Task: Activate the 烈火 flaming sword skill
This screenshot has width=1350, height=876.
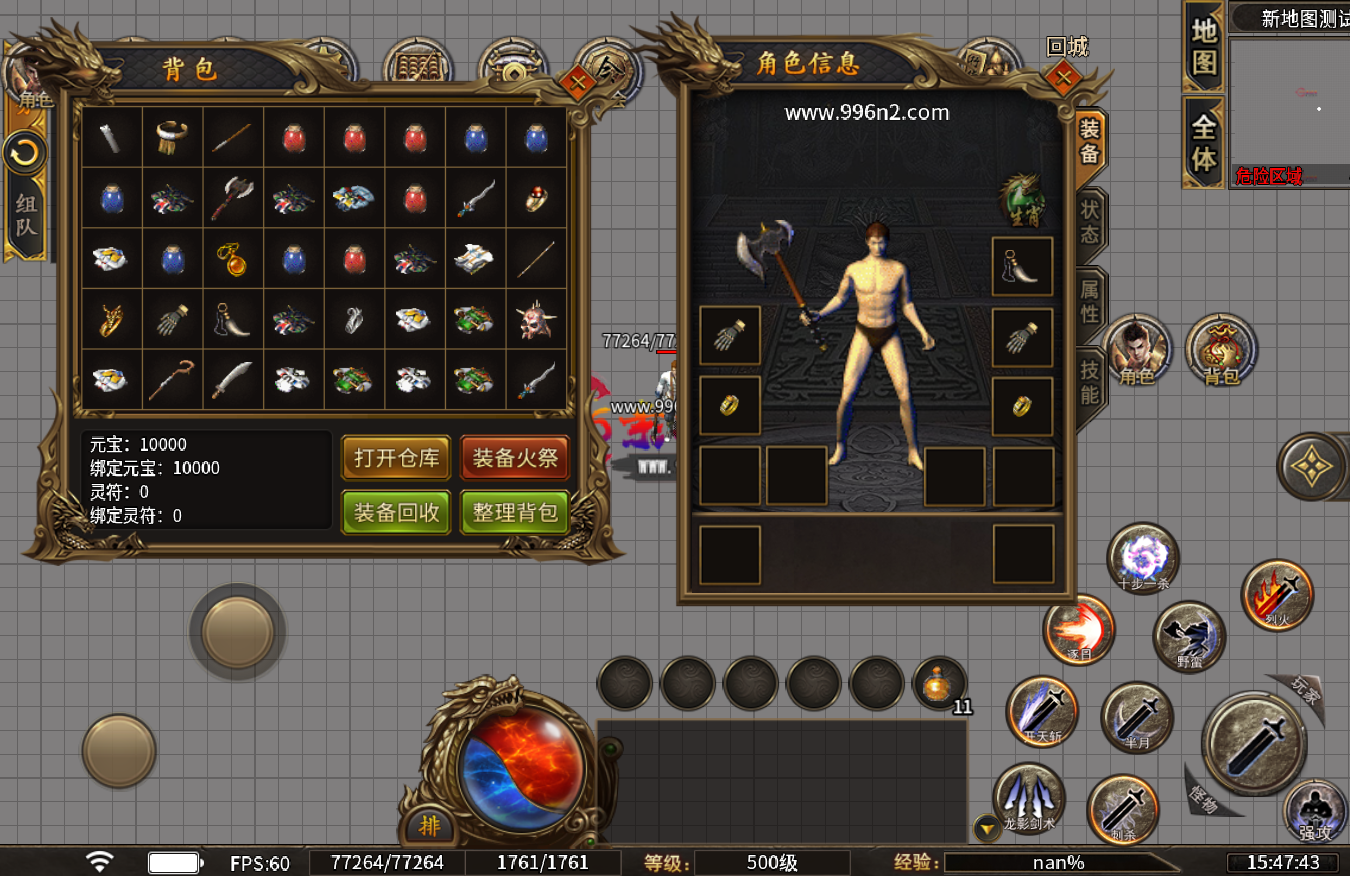Action: coord(1277,594)
